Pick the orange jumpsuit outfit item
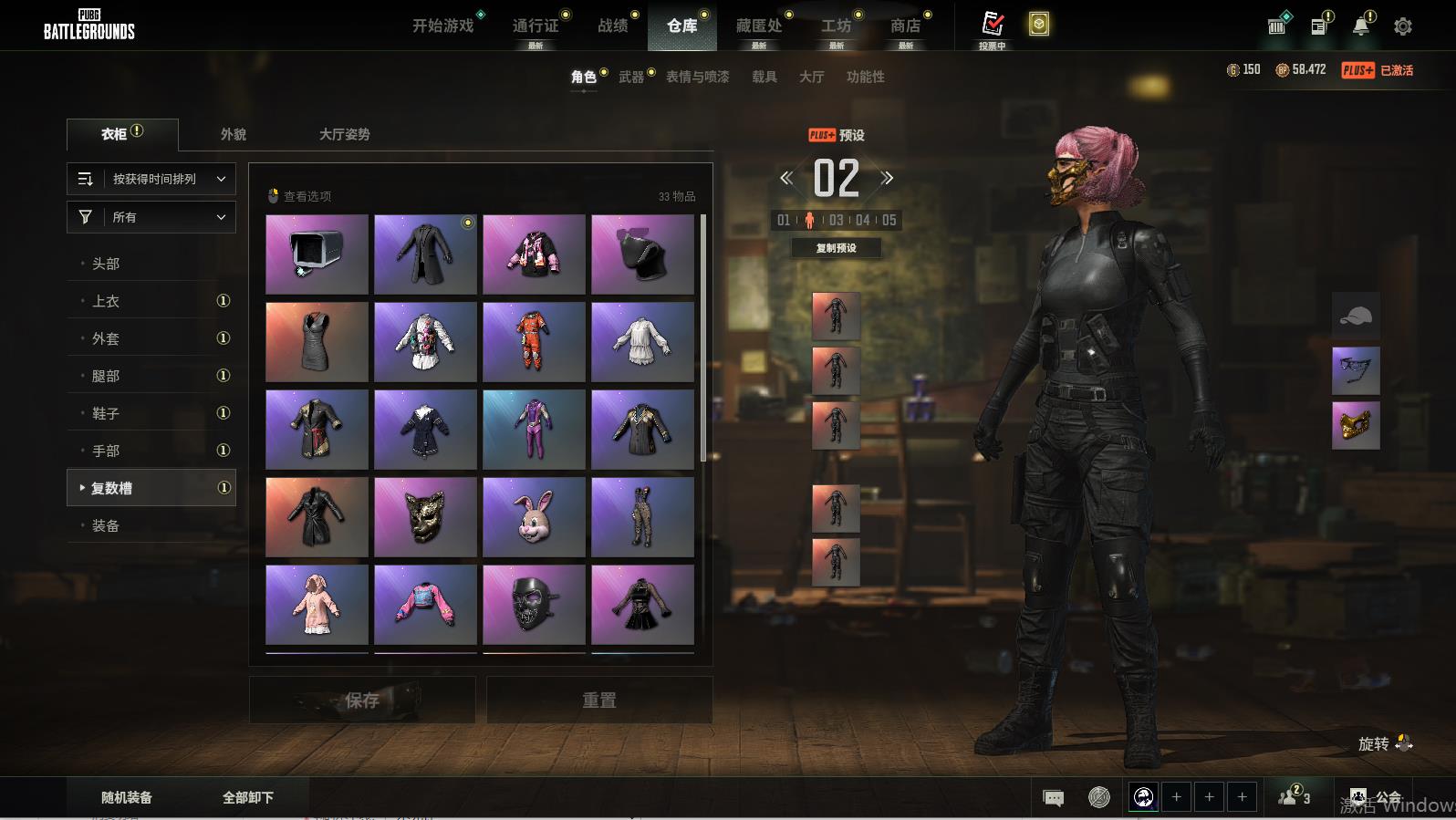1456x820 pixels. pyautogui.click(x=534, y=342)
